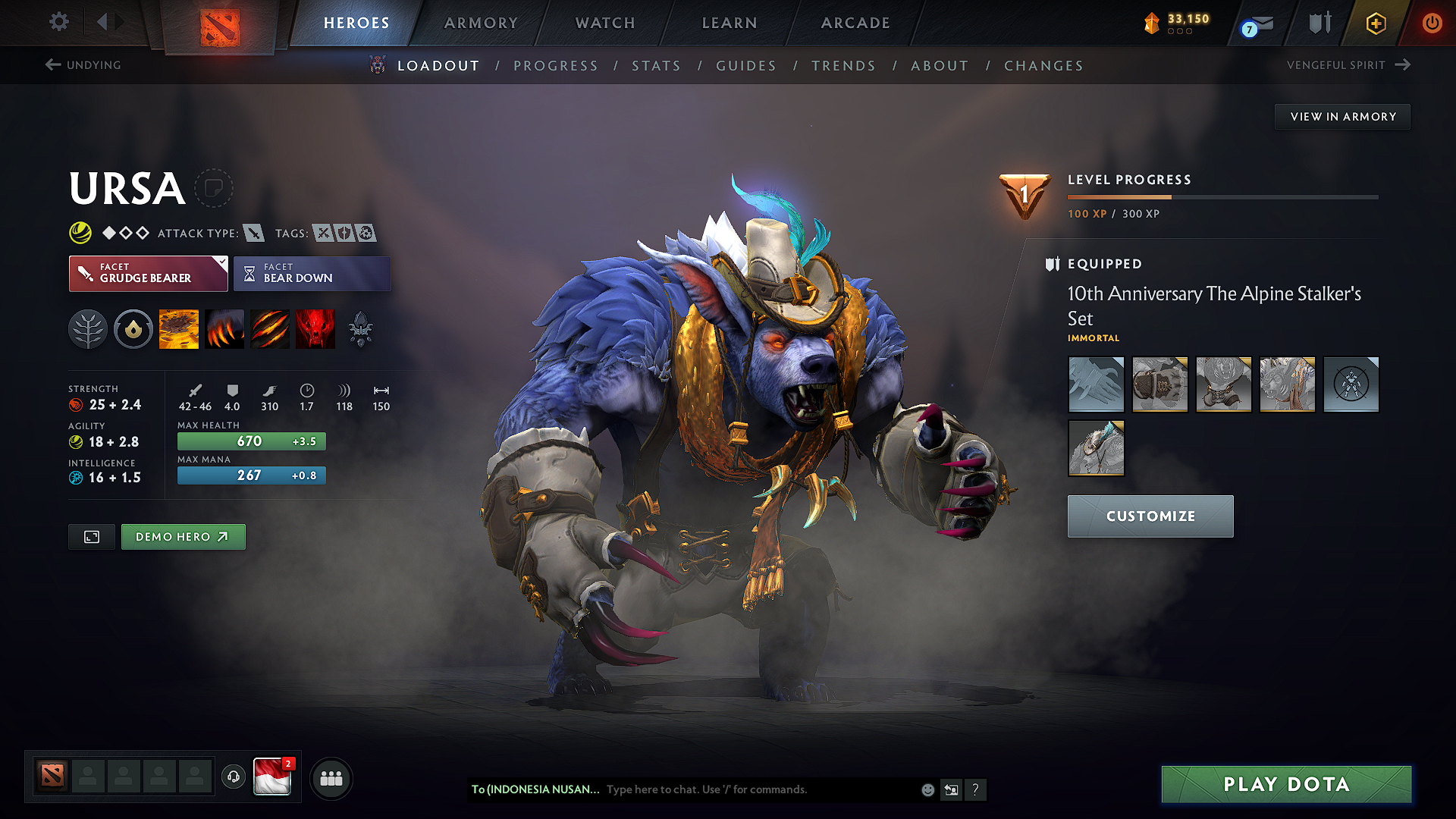Select the Enrage ultimate ability

click(x=315, y=328)
